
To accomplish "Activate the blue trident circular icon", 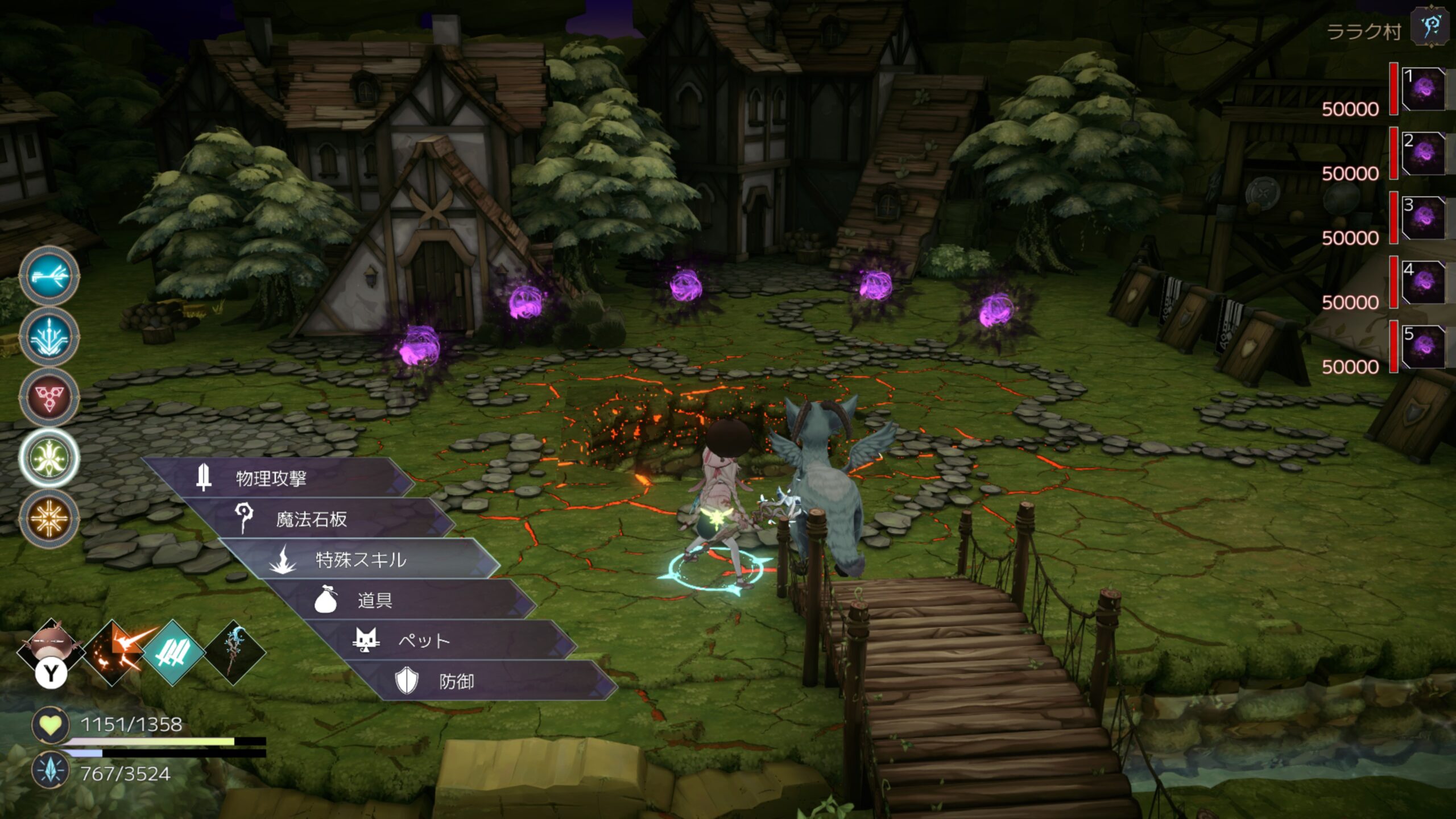I will click(x=49, y=337).
